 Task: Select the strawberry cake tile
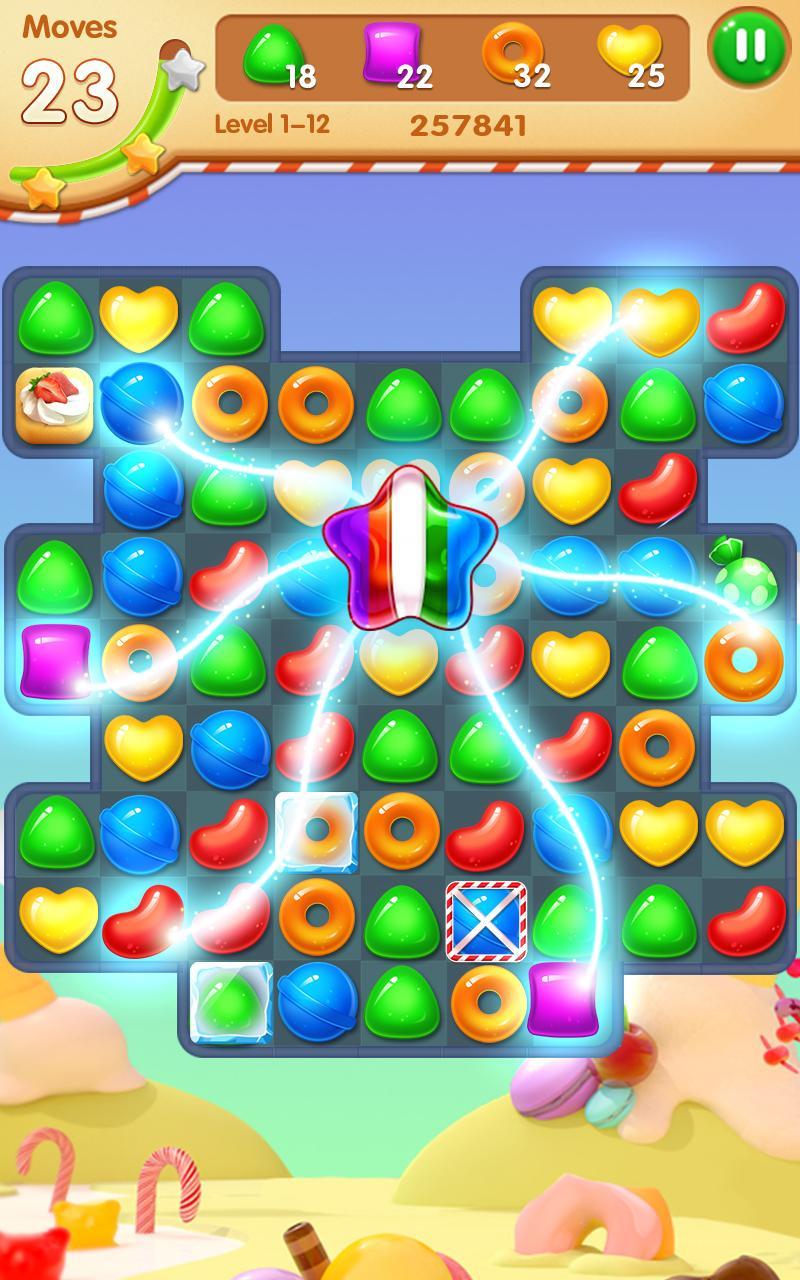click(55, 404)
